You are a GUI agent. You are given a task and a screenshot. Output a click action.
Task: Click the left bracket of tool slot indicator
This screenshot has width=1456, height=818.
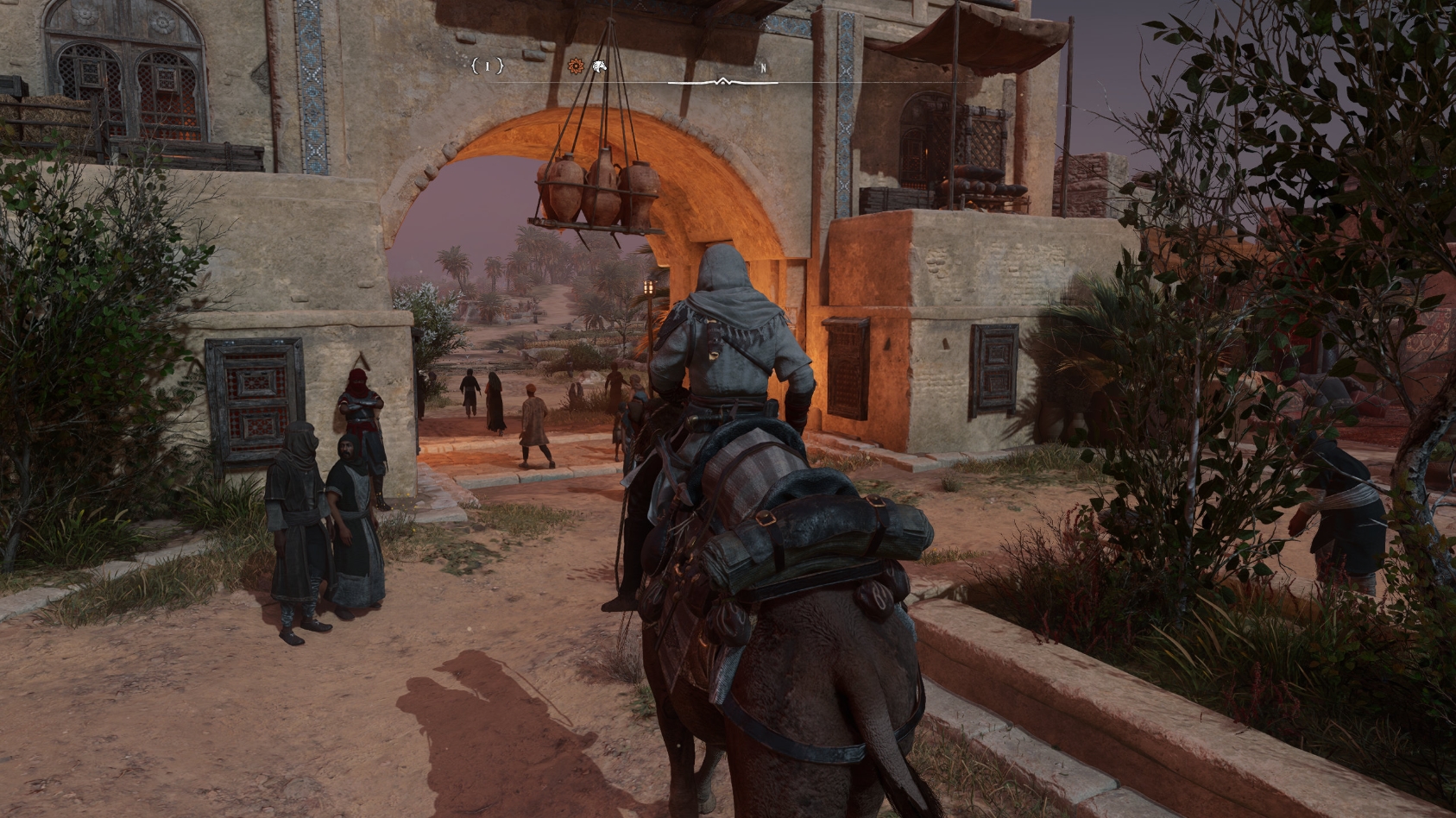[475, 66]
